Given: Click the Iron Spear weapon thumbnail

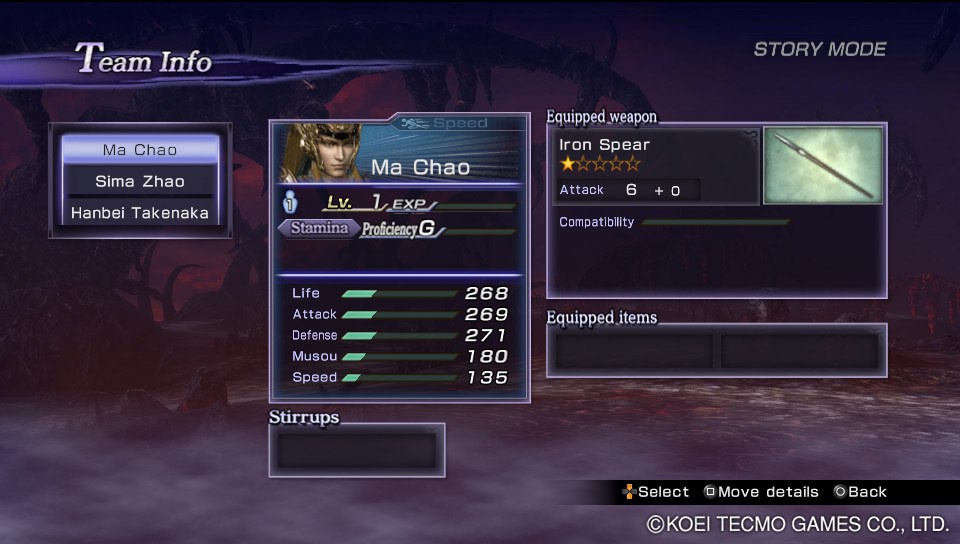Looking at the screenshot, I should [x=823, y=165].
